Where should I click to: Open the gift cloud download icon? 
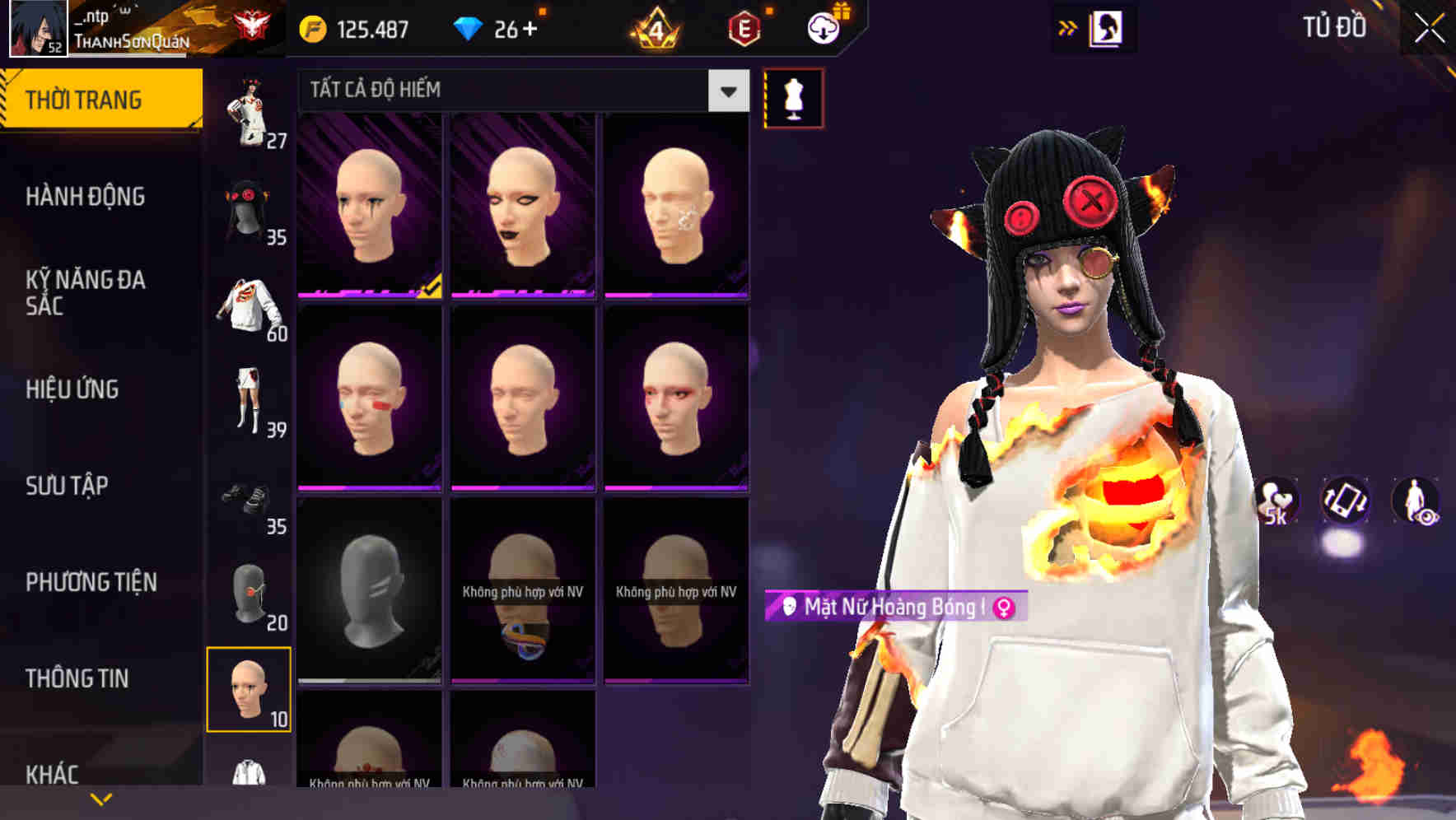pos(823,26)
